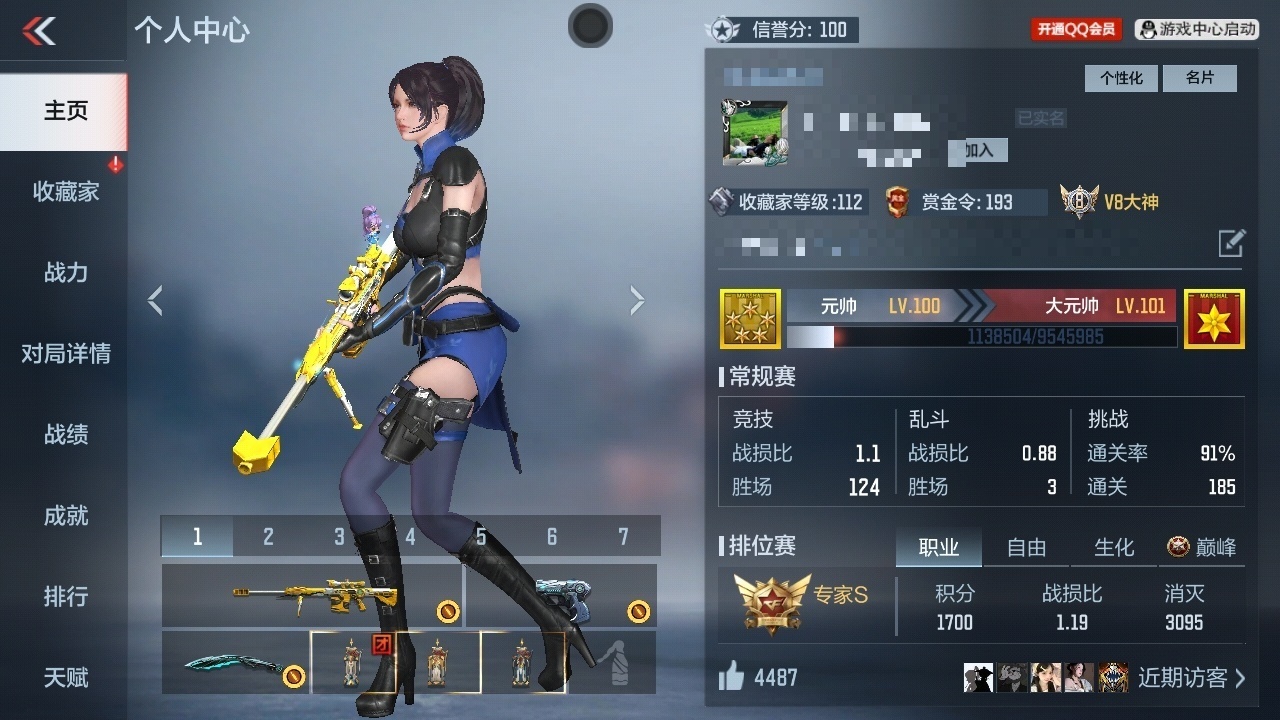Open the 天赋 talent page

click(65, 677)
